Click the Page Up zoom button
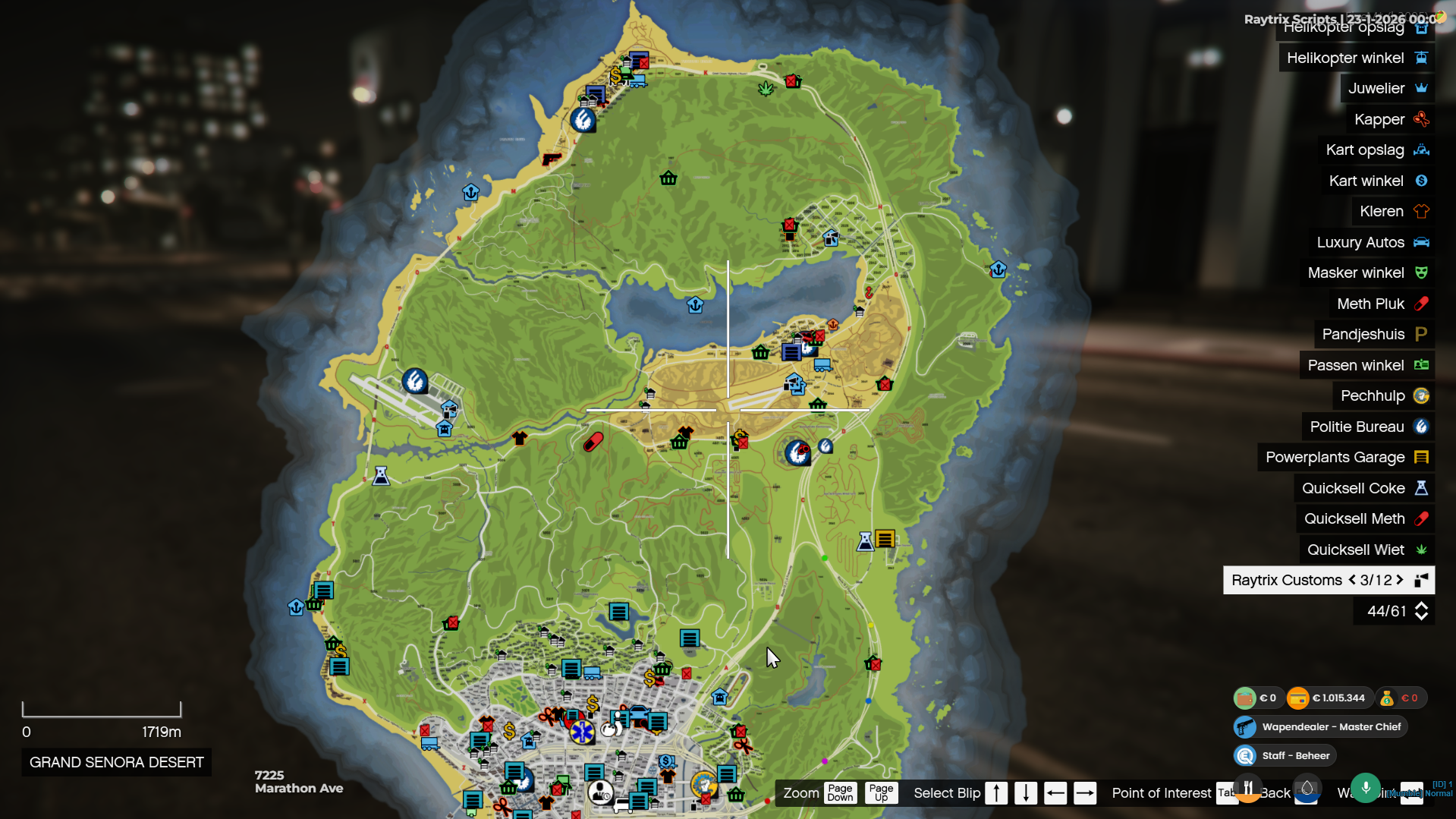 coord(880,792)
